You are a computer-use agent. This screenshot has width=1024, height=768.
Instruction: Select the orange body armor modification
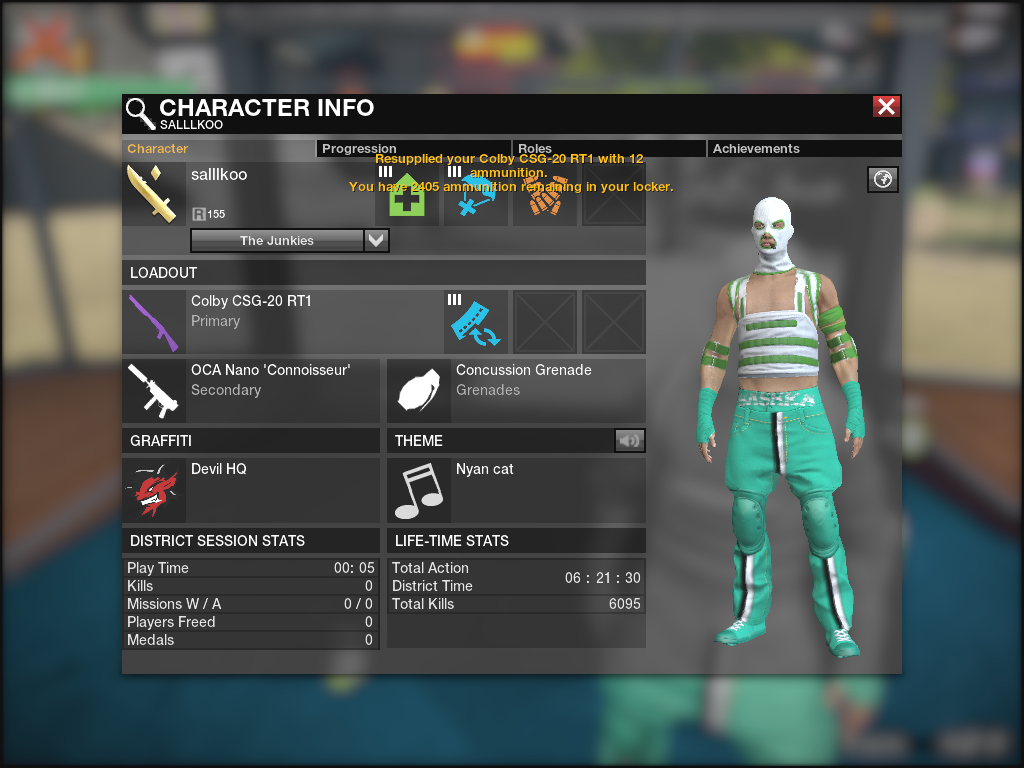pos(544,195)
